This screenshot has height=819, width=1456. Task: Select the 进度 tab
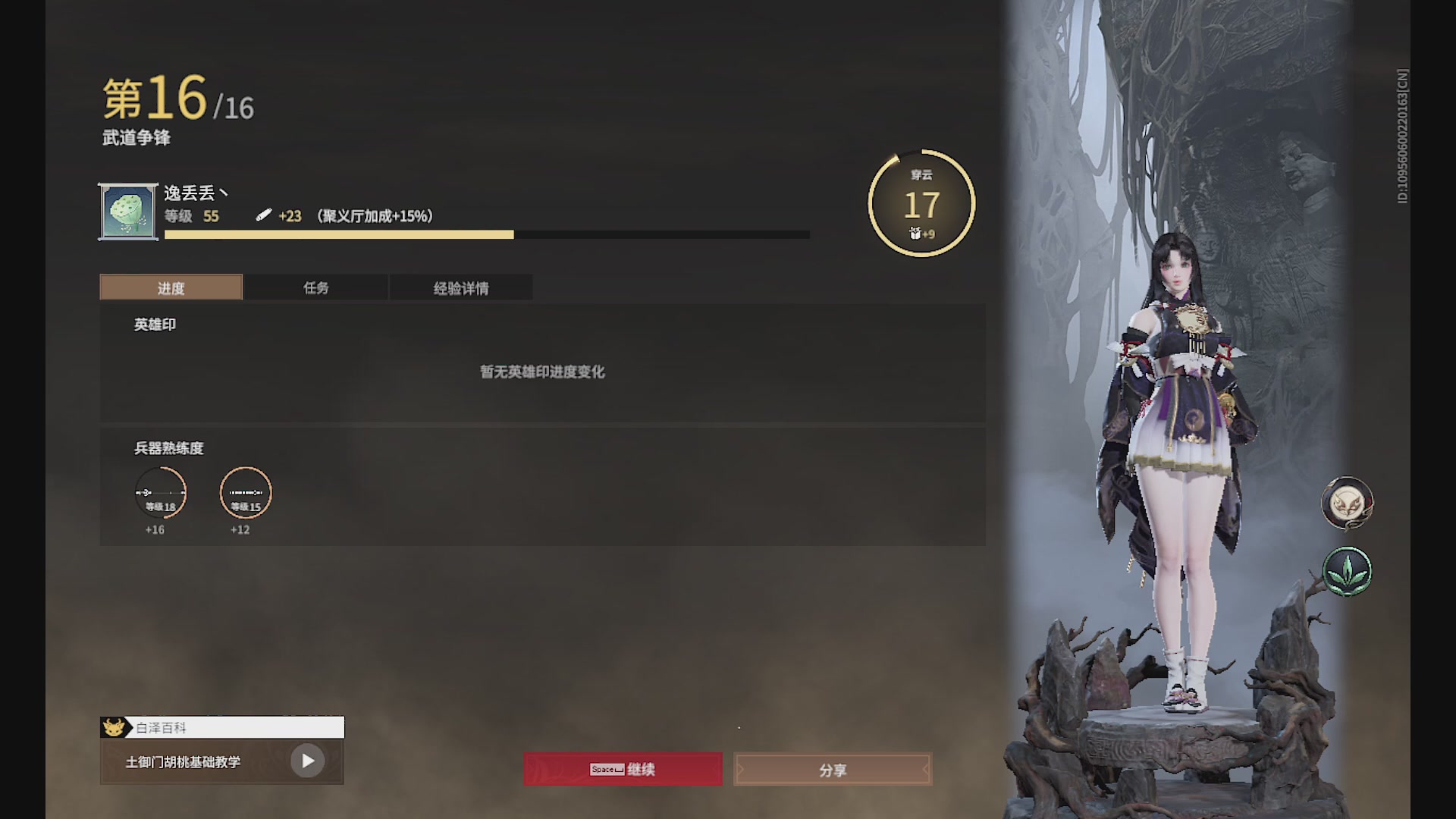click(x=171, y=287)
